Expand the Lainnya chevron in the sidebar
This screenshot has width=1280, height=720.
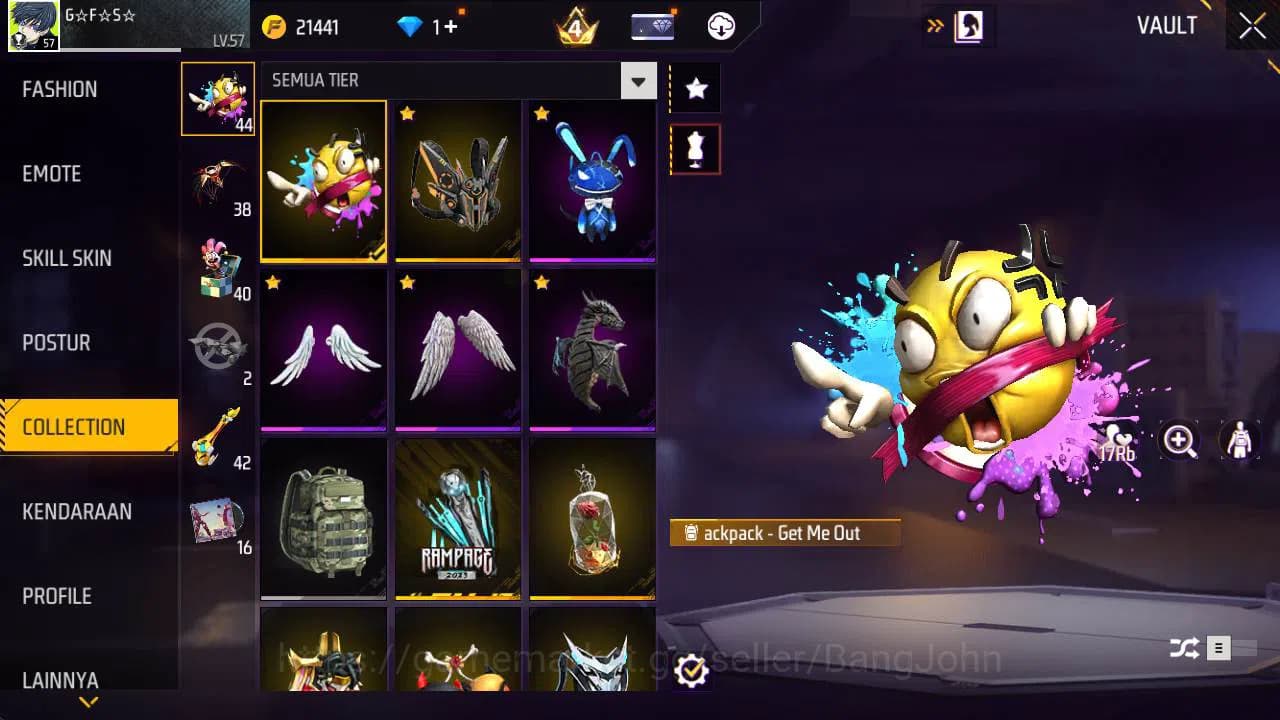(x=88, y=703)
